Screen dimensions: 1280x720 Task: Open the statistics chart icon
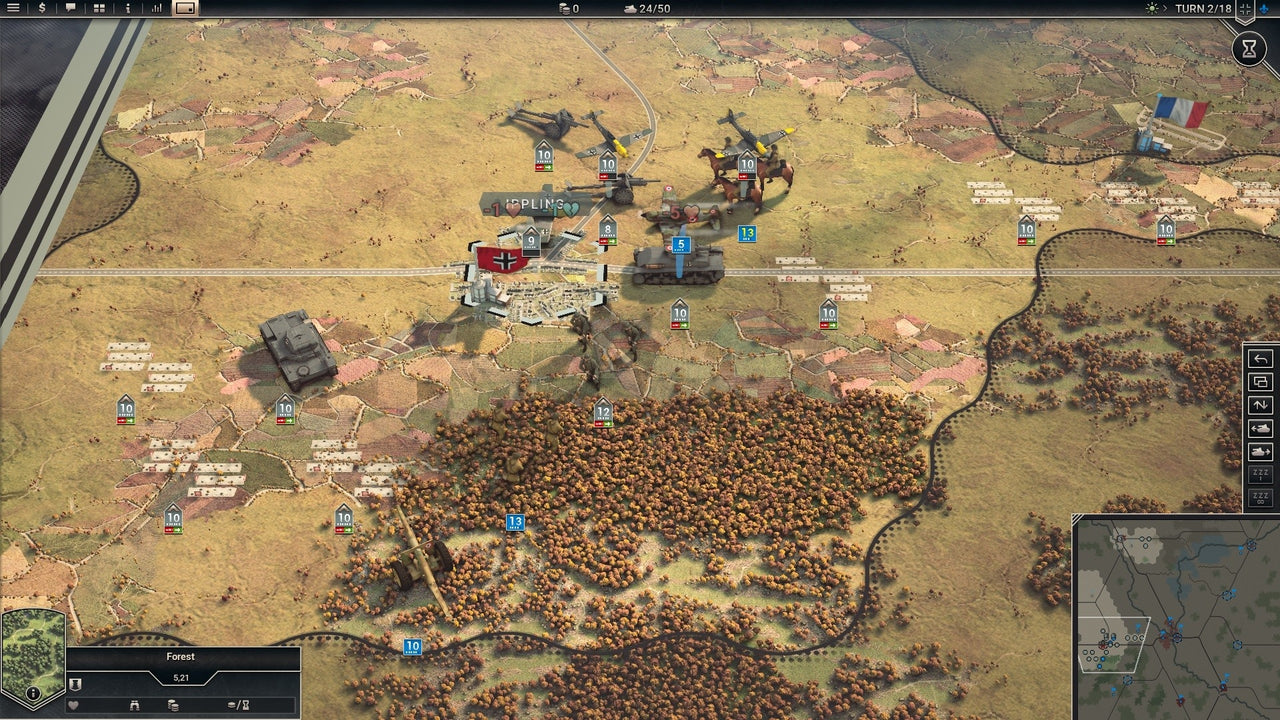(156, 9)
